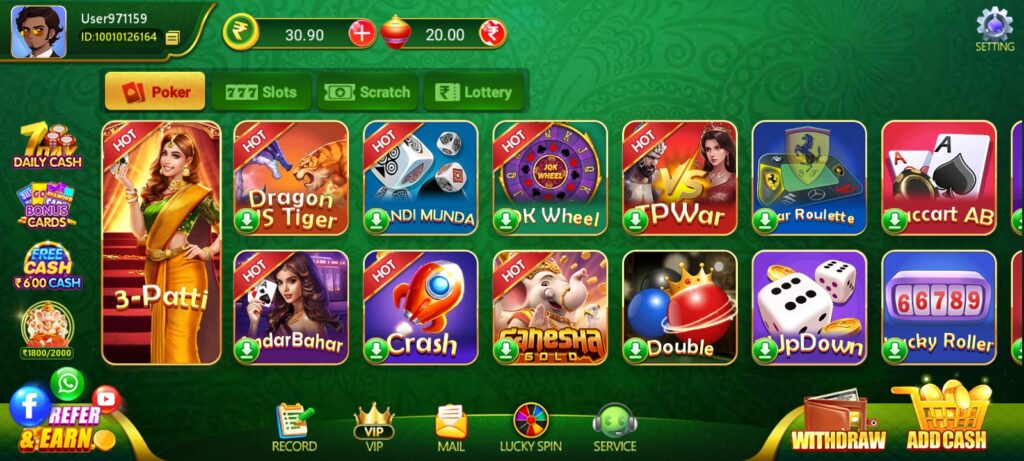Switch to the Slots tab

pyautogui.click(x=262, y=92)
